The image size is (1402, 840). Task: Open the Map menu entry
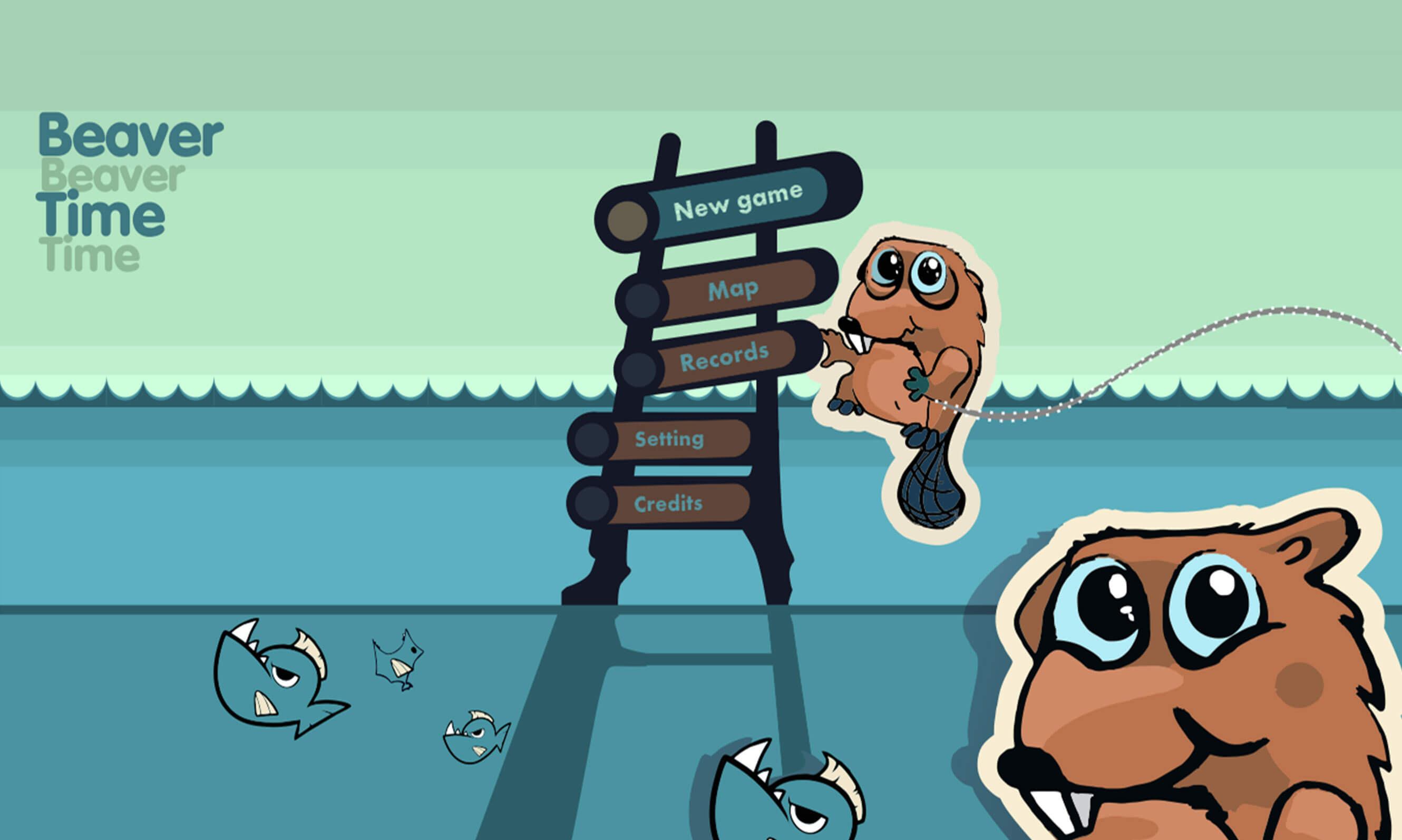pos(733,290)
